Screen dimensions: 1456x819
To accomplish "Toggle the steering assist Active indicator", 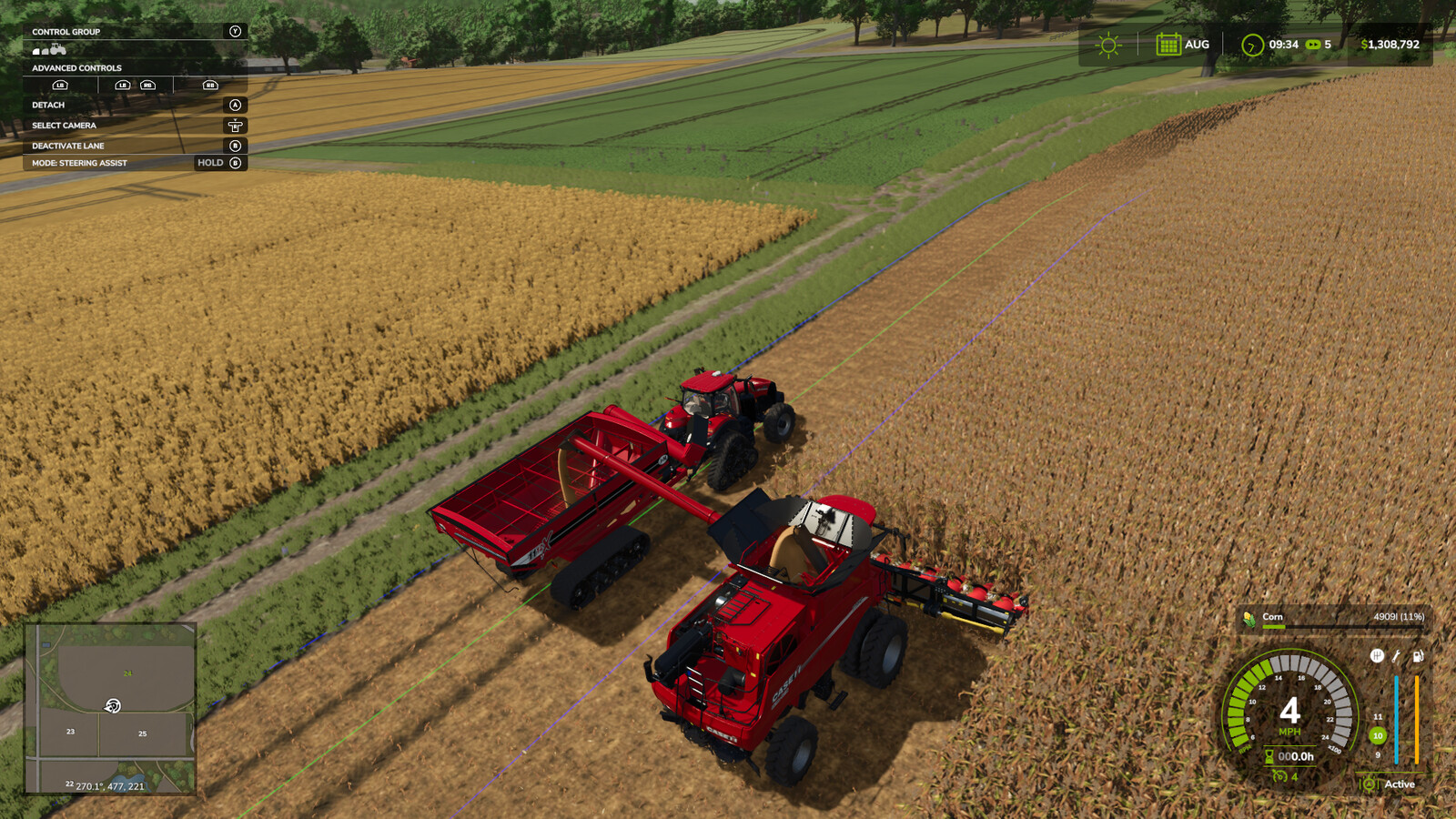I will [1369, 784].
